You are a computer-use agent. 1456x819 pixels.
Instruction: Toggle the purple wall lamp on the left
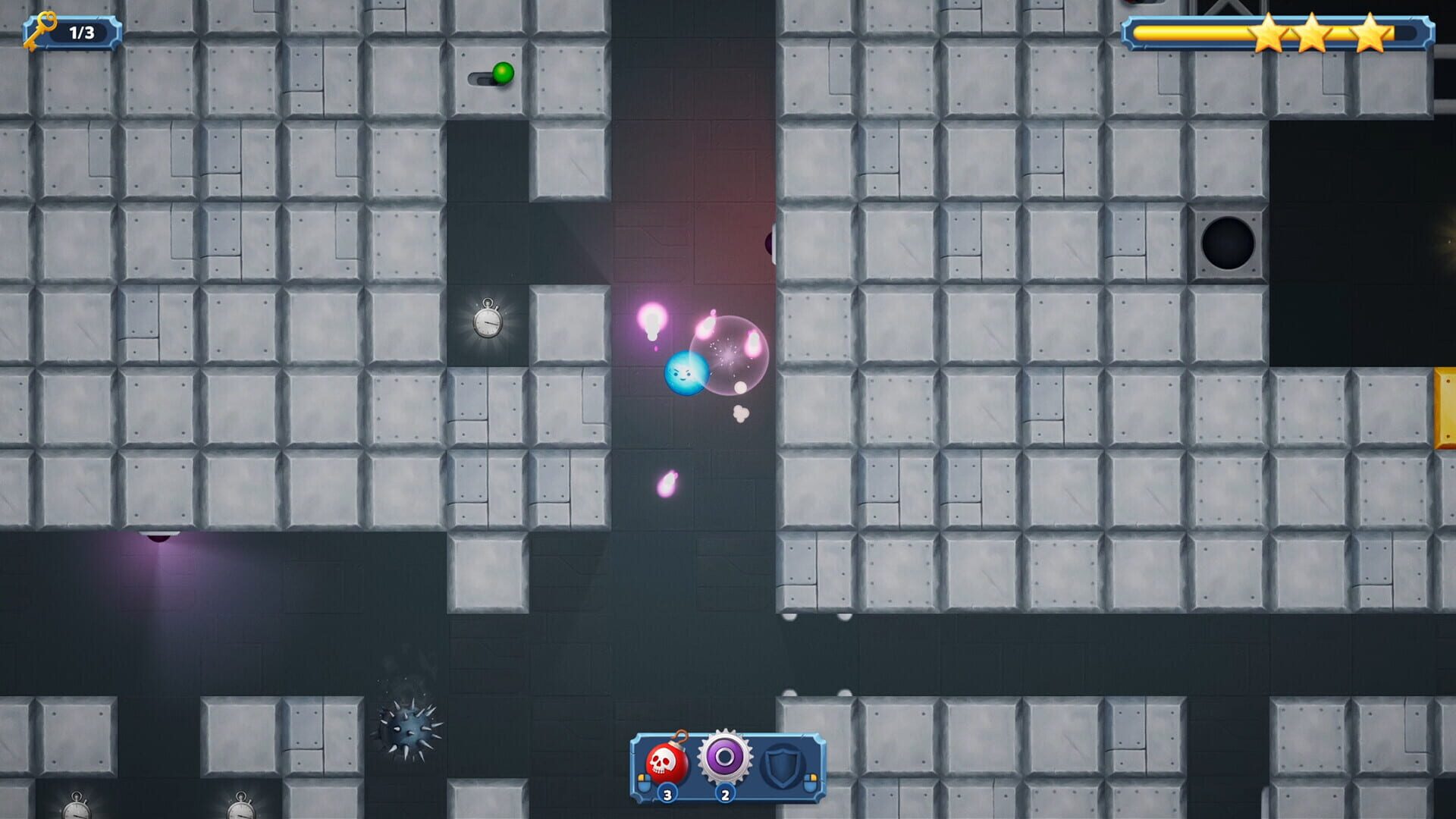pos(159,538)
